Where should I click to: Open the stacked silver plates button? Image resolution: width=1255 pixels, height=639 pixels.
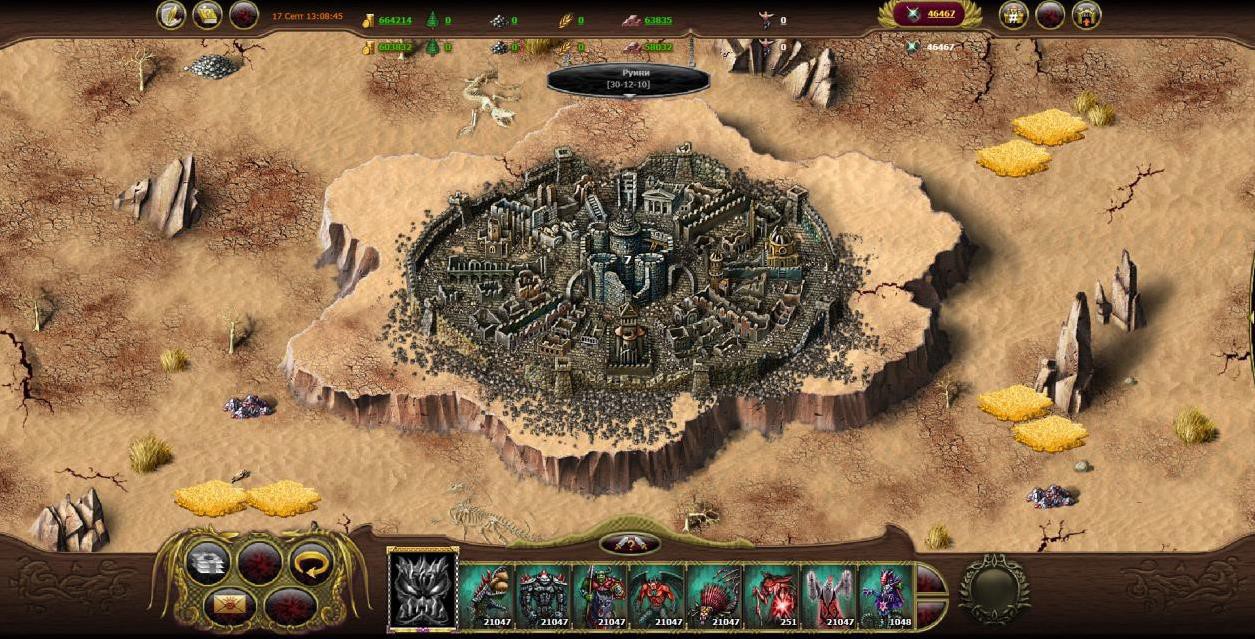coord(207,562)
